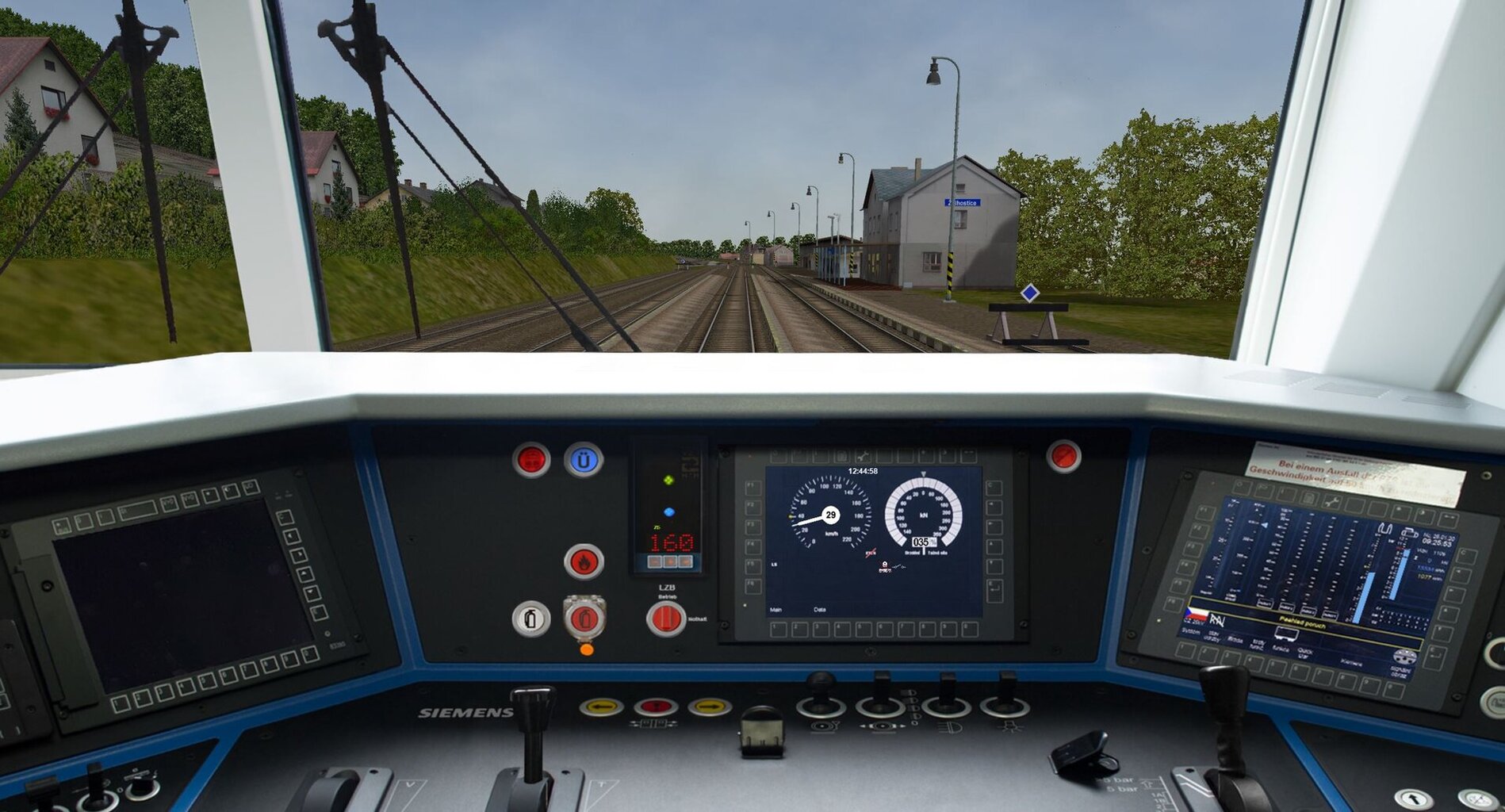Push the blue Ü button

[x=584, y=460]
